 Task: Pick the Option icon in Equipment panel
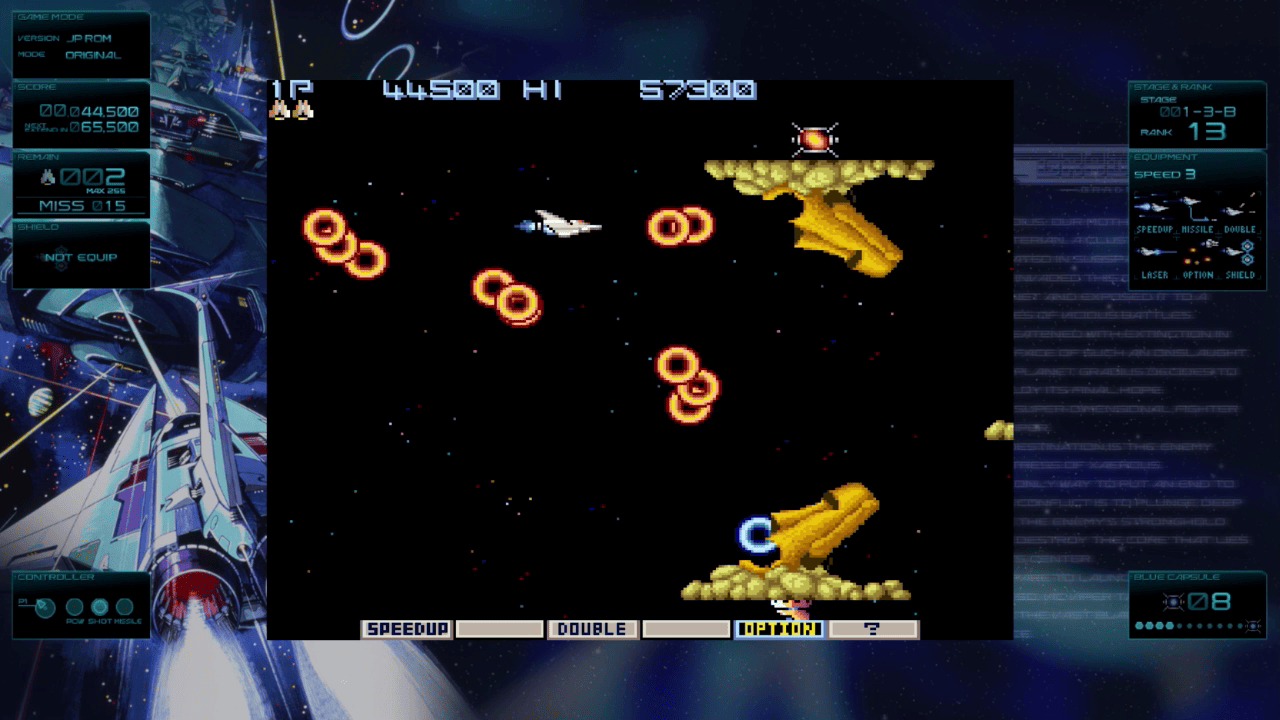1197,253
